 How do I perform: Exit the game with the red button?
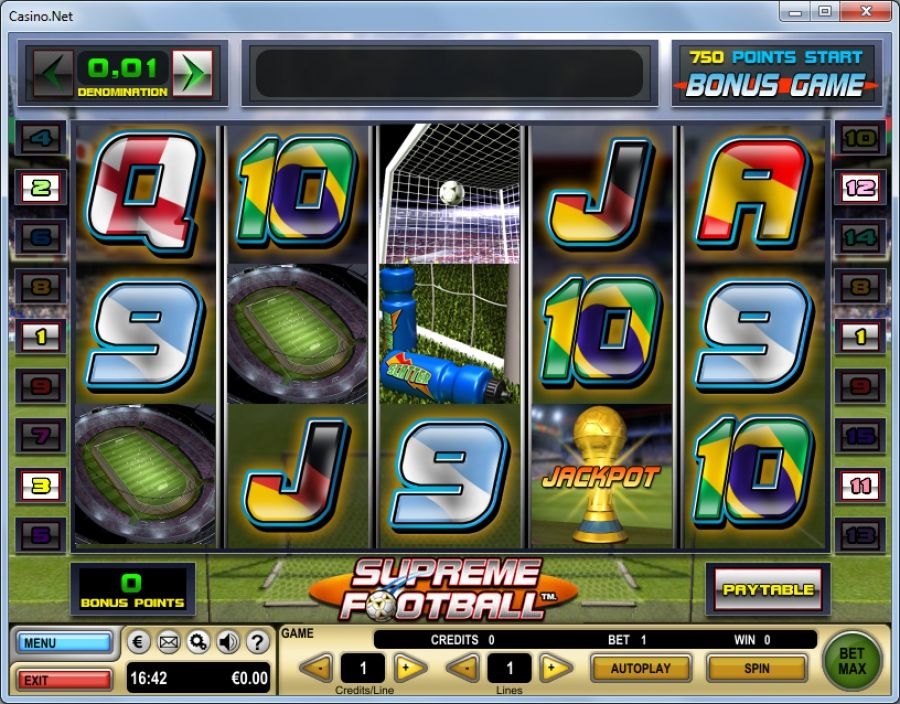pos(64,680)
